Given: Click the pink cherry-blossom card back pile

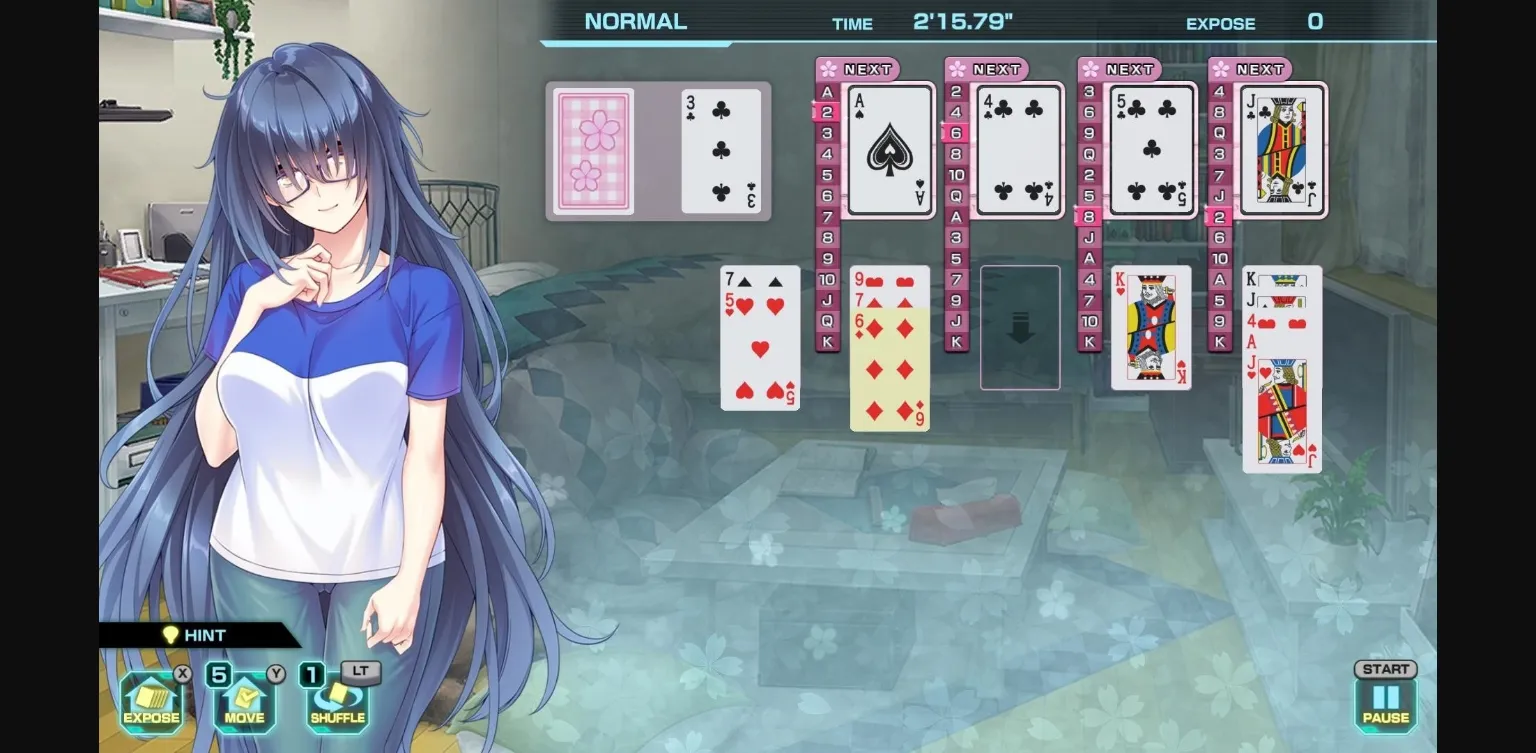Looking at the screenshot, I should tap(592, 151).
